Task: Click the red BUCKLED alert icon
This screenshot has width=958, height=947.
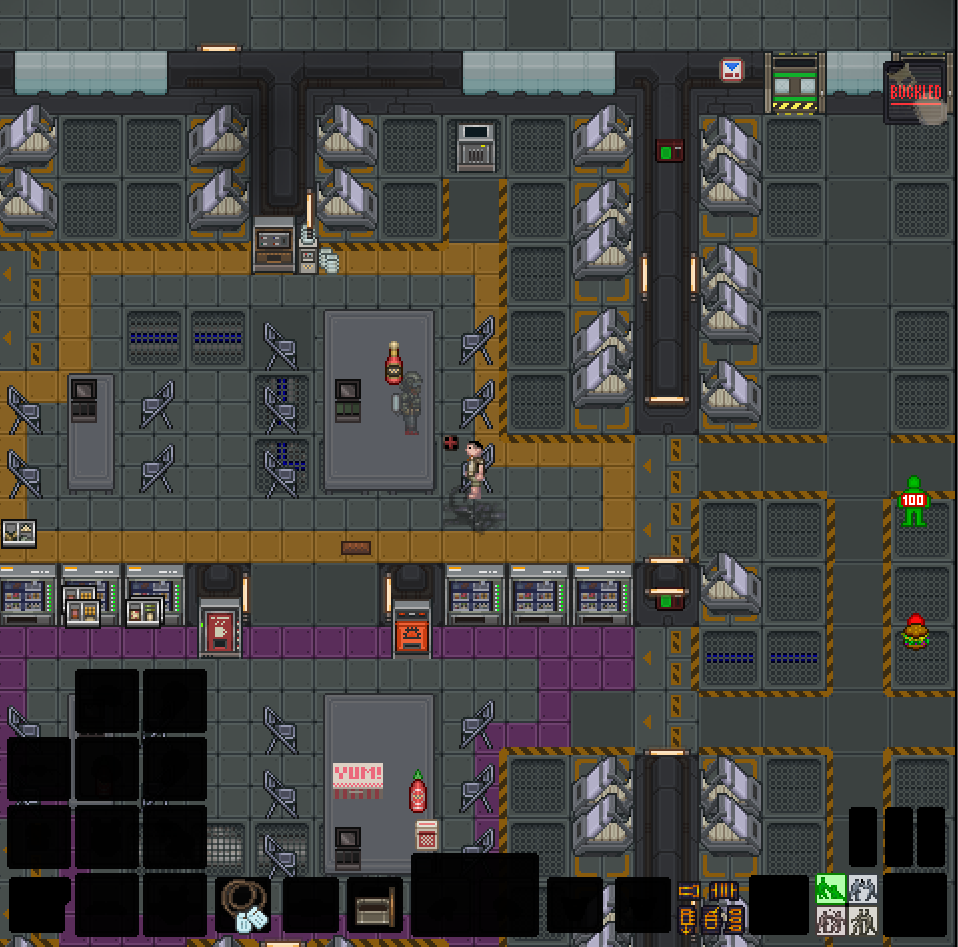Action: [915, 93]
